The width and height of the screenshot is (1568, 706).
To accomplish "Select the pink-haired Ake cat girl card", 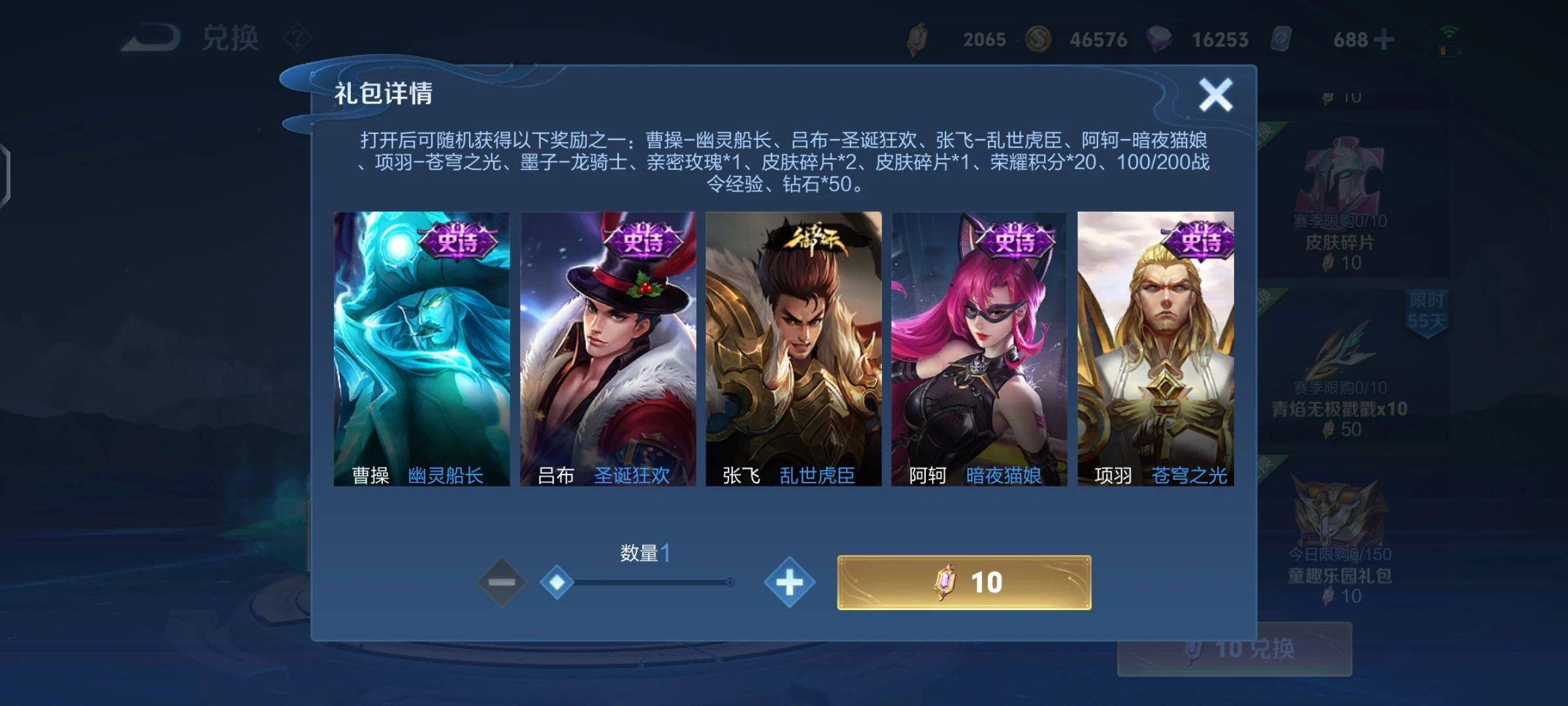I will tap(979, 348).
